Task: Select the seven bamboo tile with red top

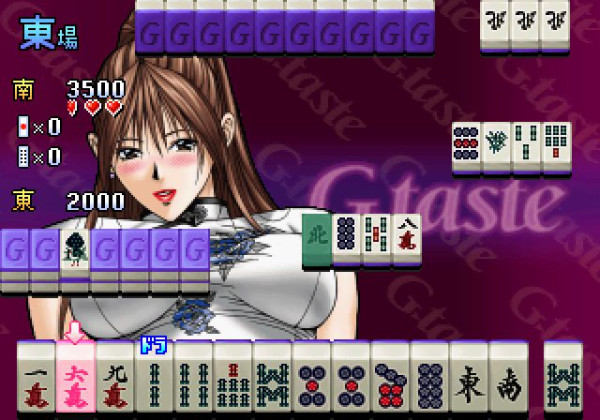Action: [x=232, y=382]
